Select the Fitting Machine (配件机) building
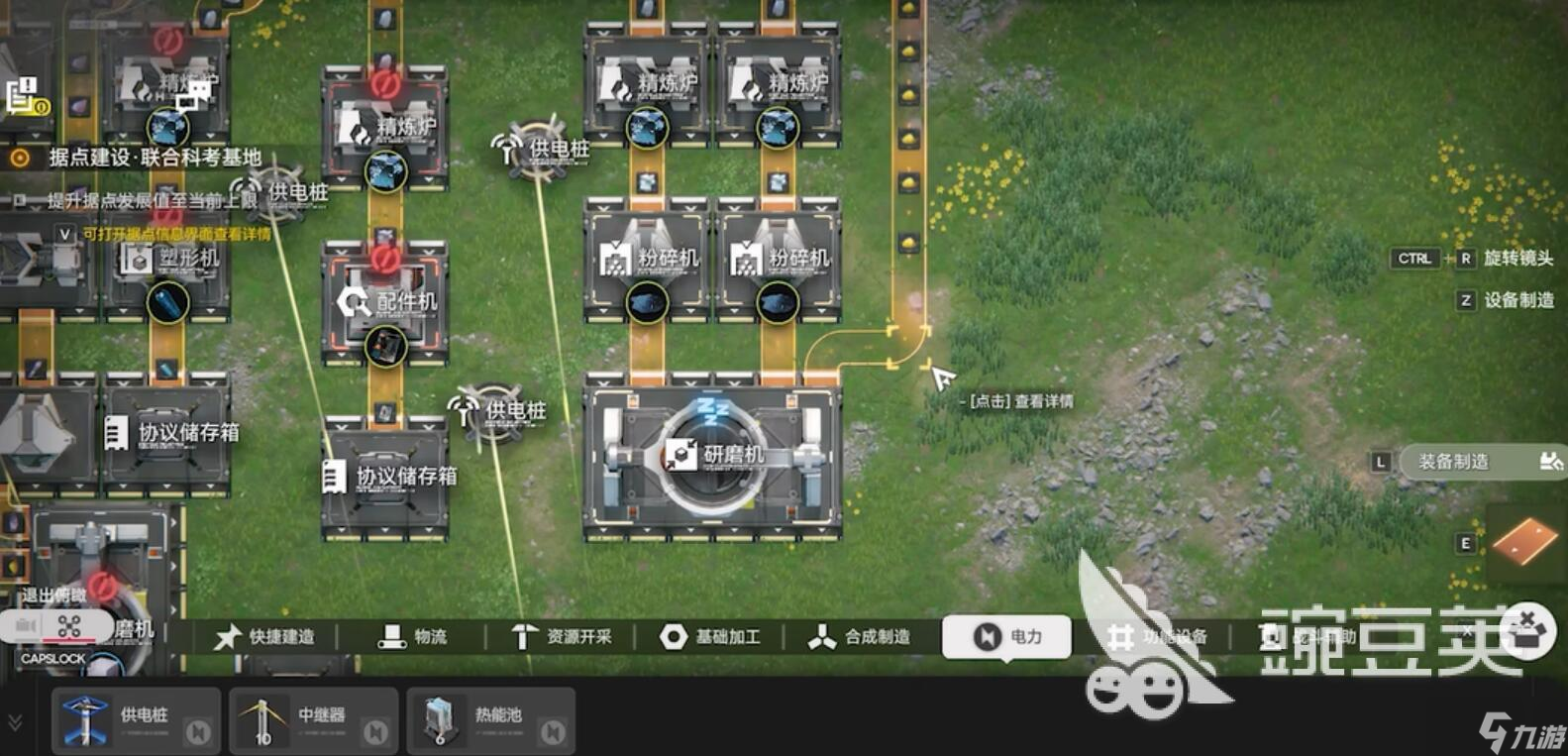The image size is (1568, 756). tap(384, 302)
